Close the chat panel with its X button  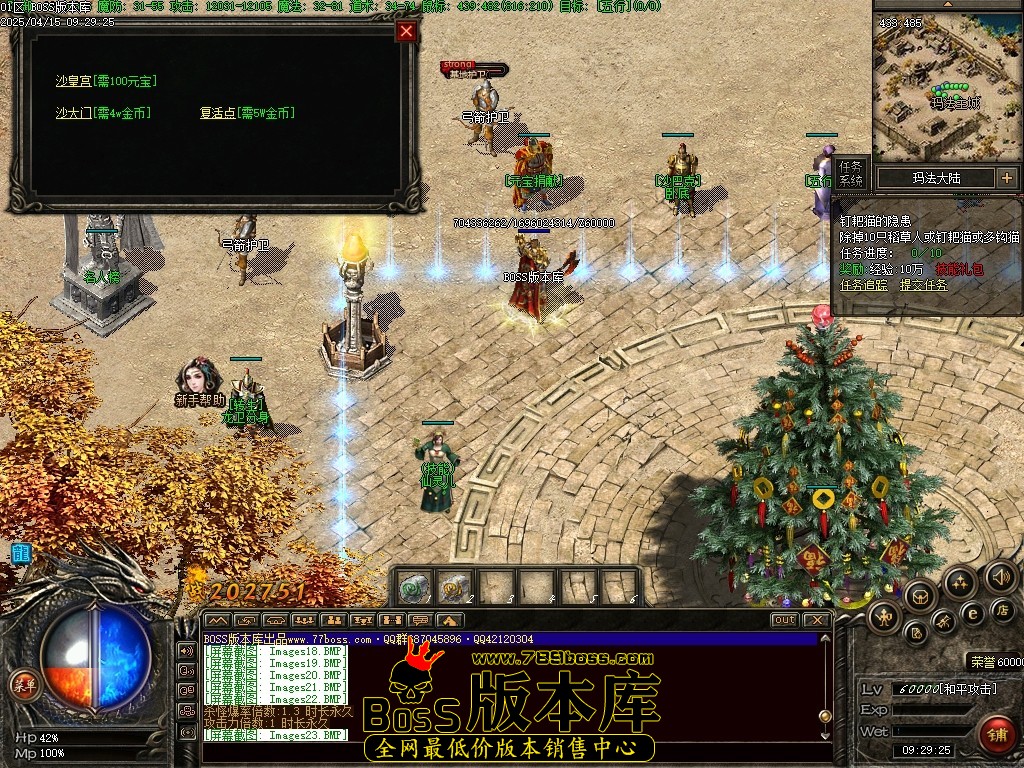[816, 620]
